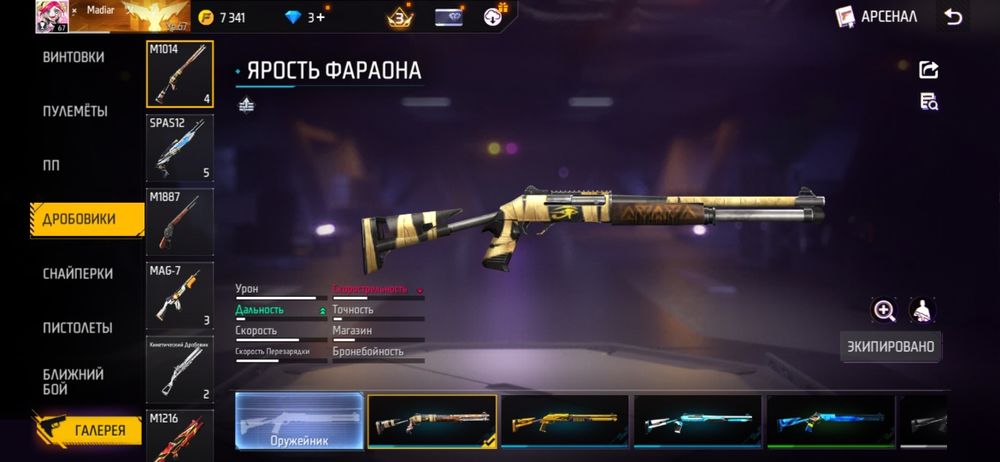
Task: Switch to the ВИНТОВКИ weapon category
Action: [x=73, y=57]
